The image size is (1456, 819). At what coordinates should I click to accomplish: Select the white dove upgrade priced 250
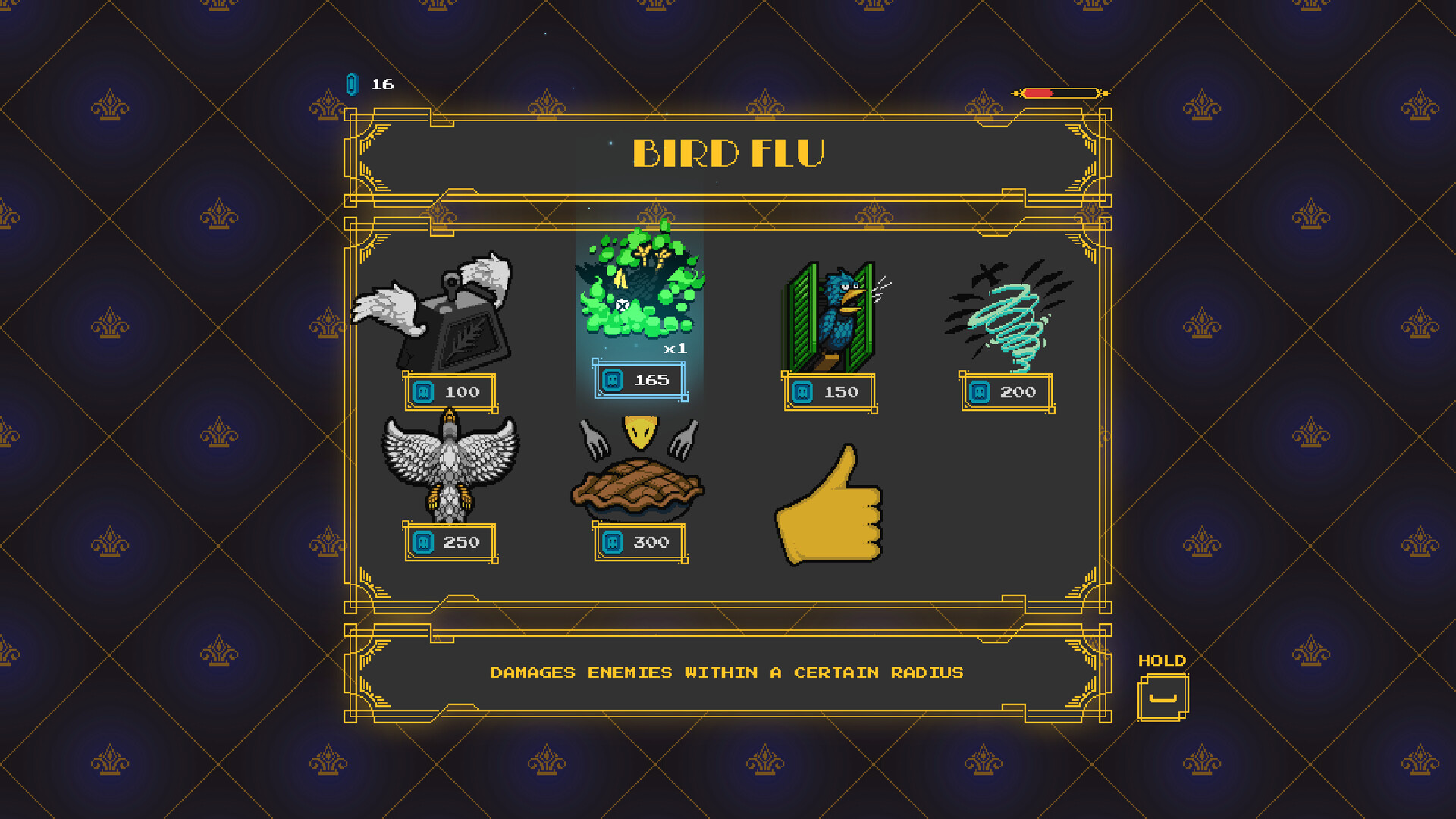click(x=449, y=470)
